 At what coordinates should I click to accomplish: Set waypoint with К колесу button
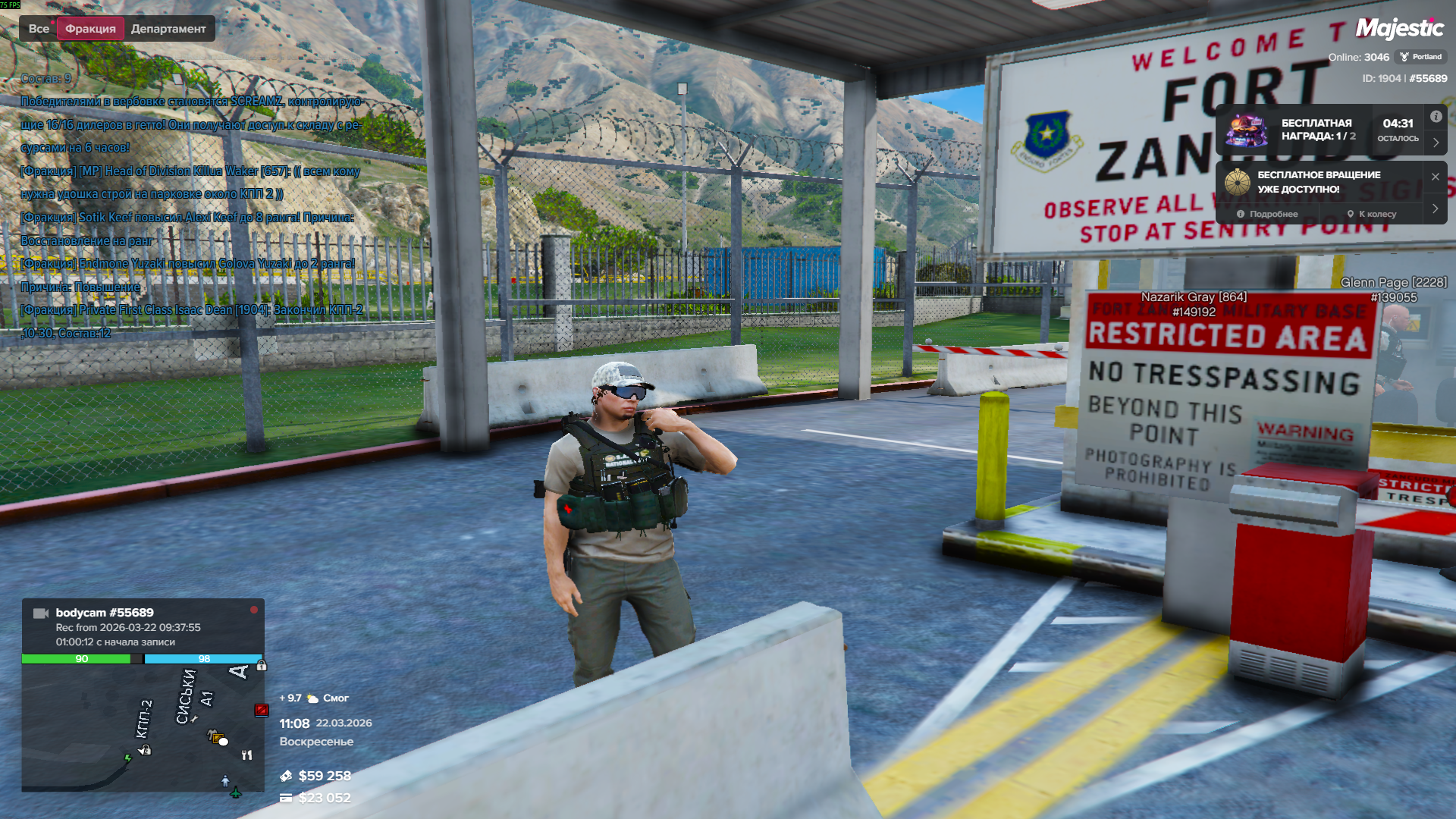1372,214
